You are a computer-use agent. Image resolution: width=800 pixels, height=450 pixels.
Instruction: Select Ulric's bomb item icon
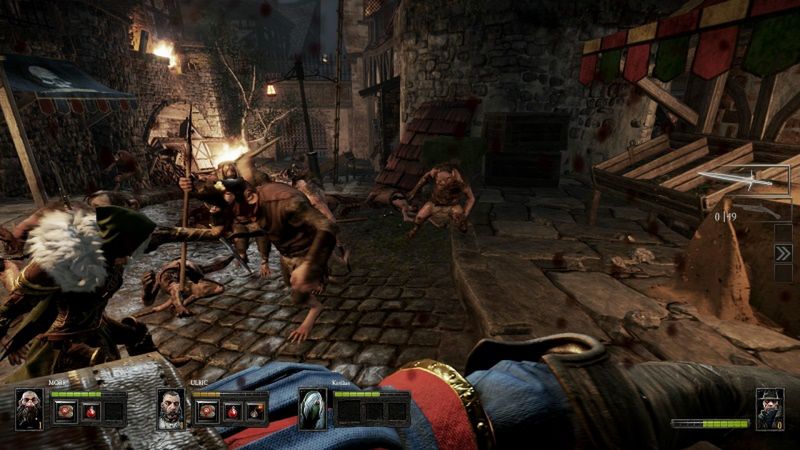click(x=255, y=411)
